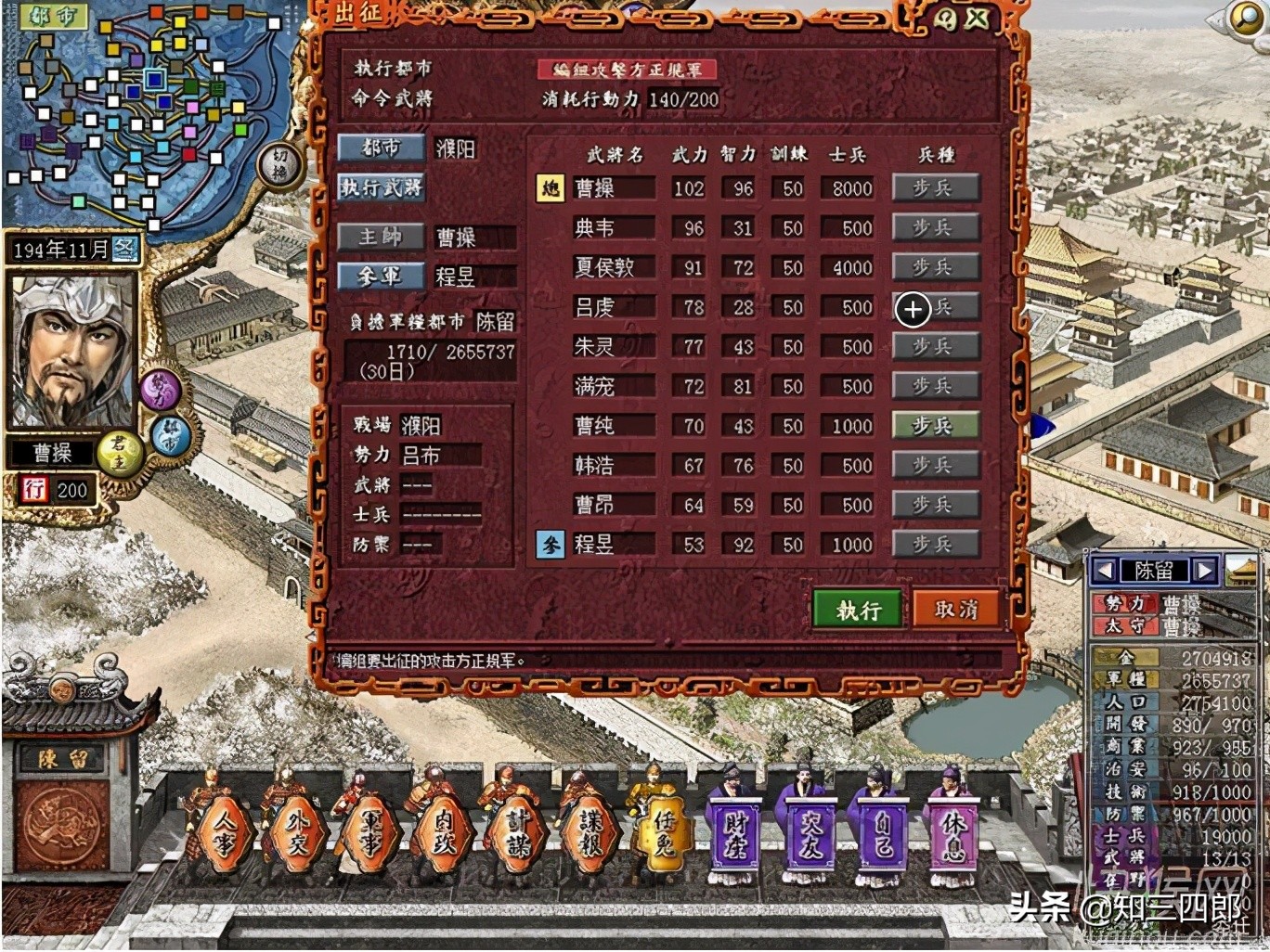Open the 执行武将 selection
1270x952 pixels.
[x=381, y=187]
